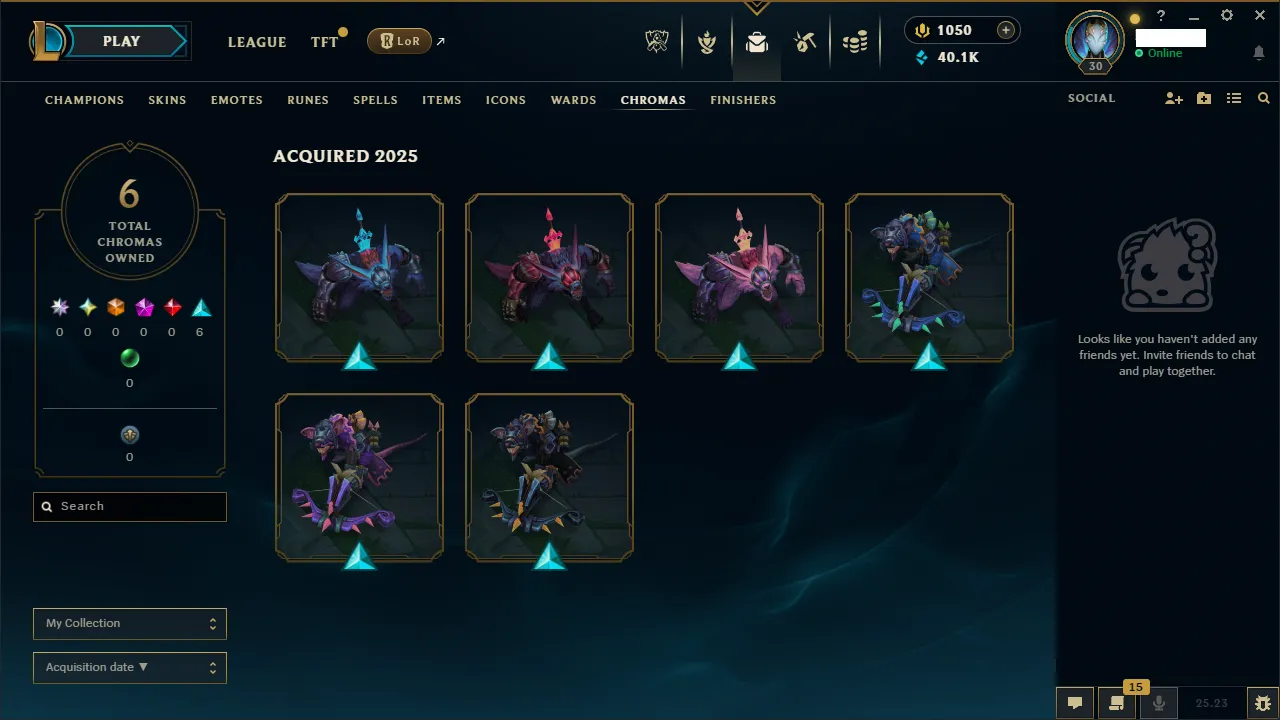1280x720 pixels.
Task: Open the missions journal icon showing 15
Action: tap(1117, 703)
